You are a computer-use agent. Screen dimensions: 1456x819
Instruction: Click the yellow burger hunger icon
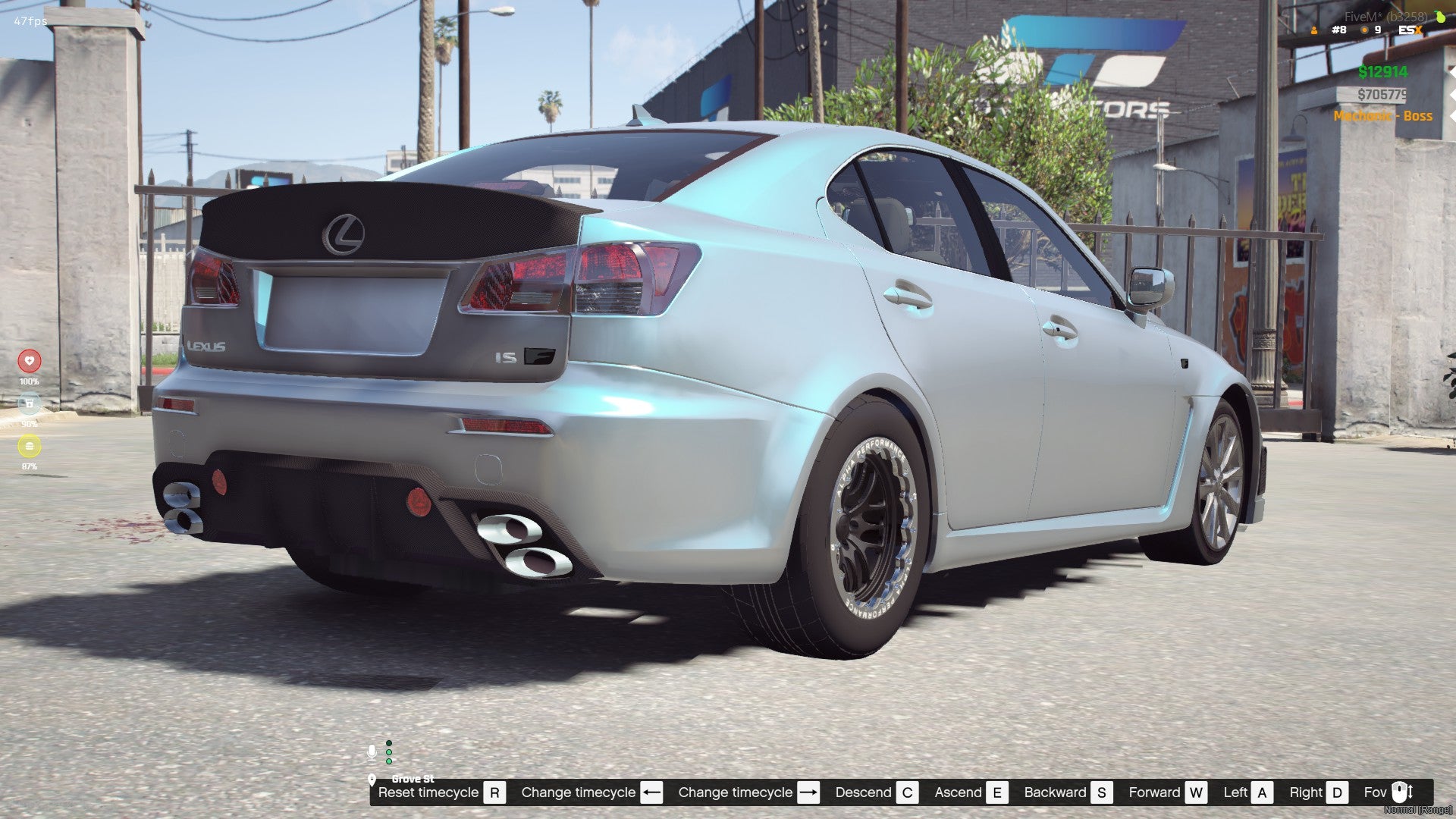pos(30,446)
